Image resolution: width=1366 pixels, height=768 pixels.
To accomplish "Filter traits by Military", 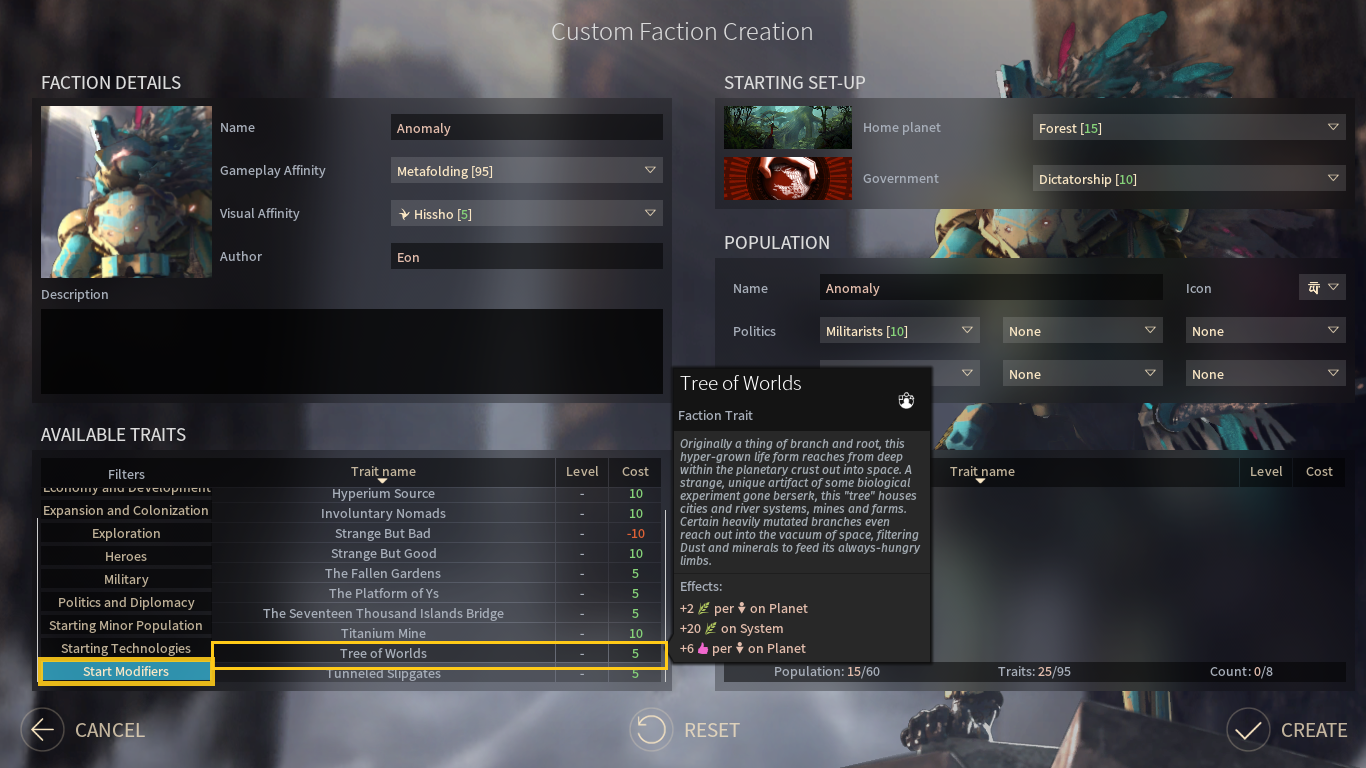I will click(x=126, y=579).
